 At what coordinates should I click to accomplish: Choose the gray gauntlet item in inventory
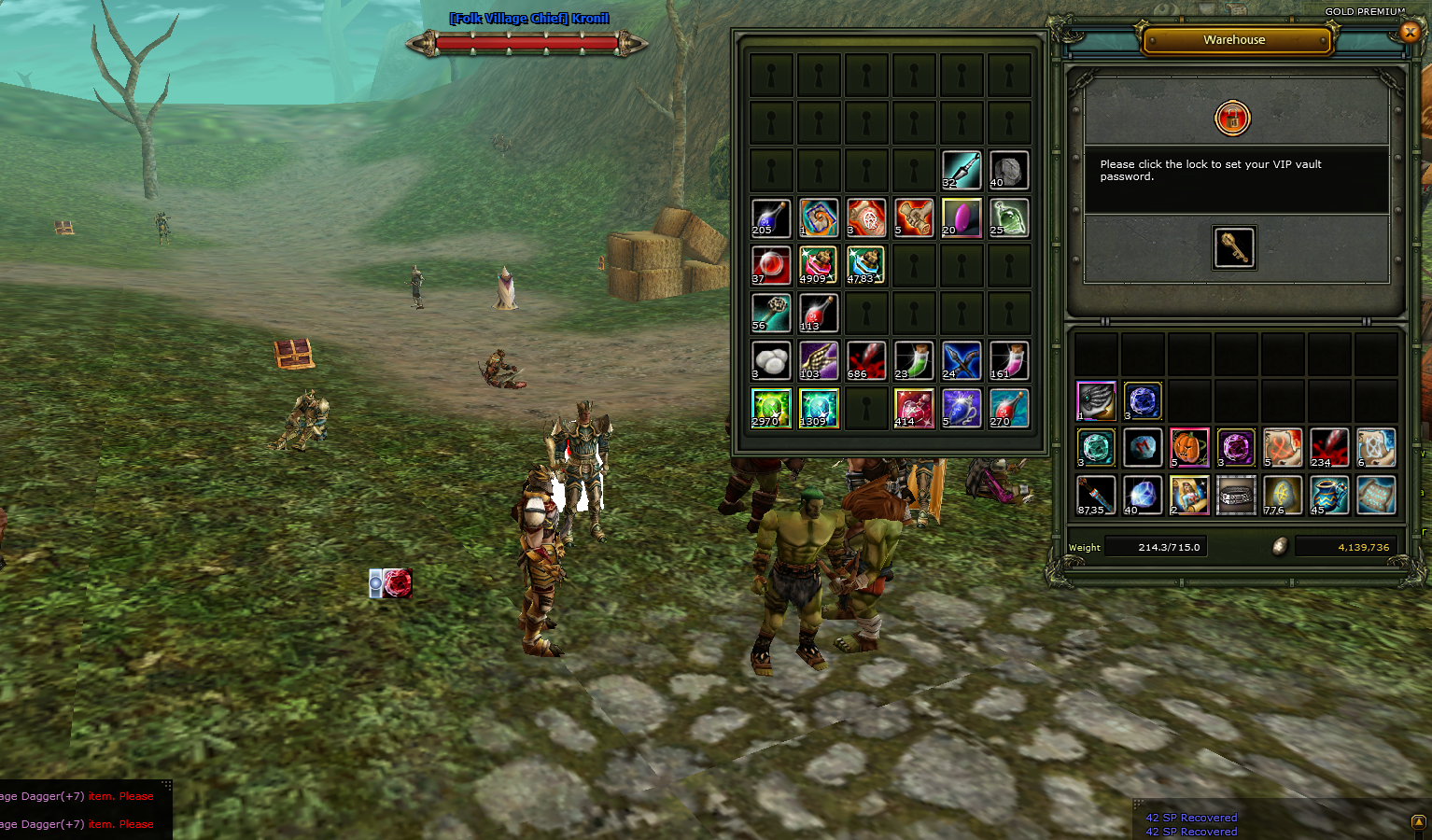1096,401
